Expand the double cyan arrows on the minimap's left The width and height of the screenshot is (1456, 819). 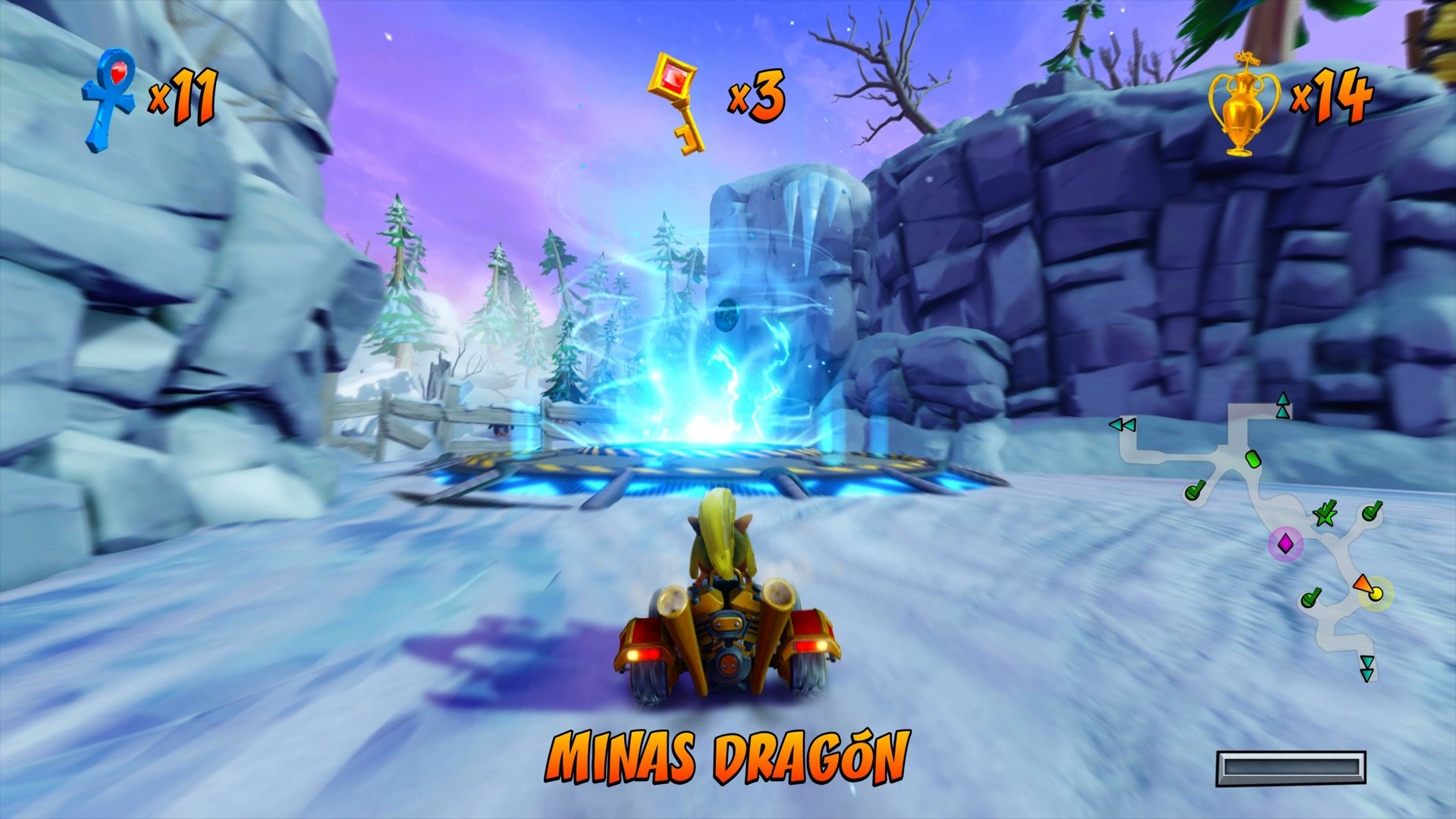(x=1122, y=425)
